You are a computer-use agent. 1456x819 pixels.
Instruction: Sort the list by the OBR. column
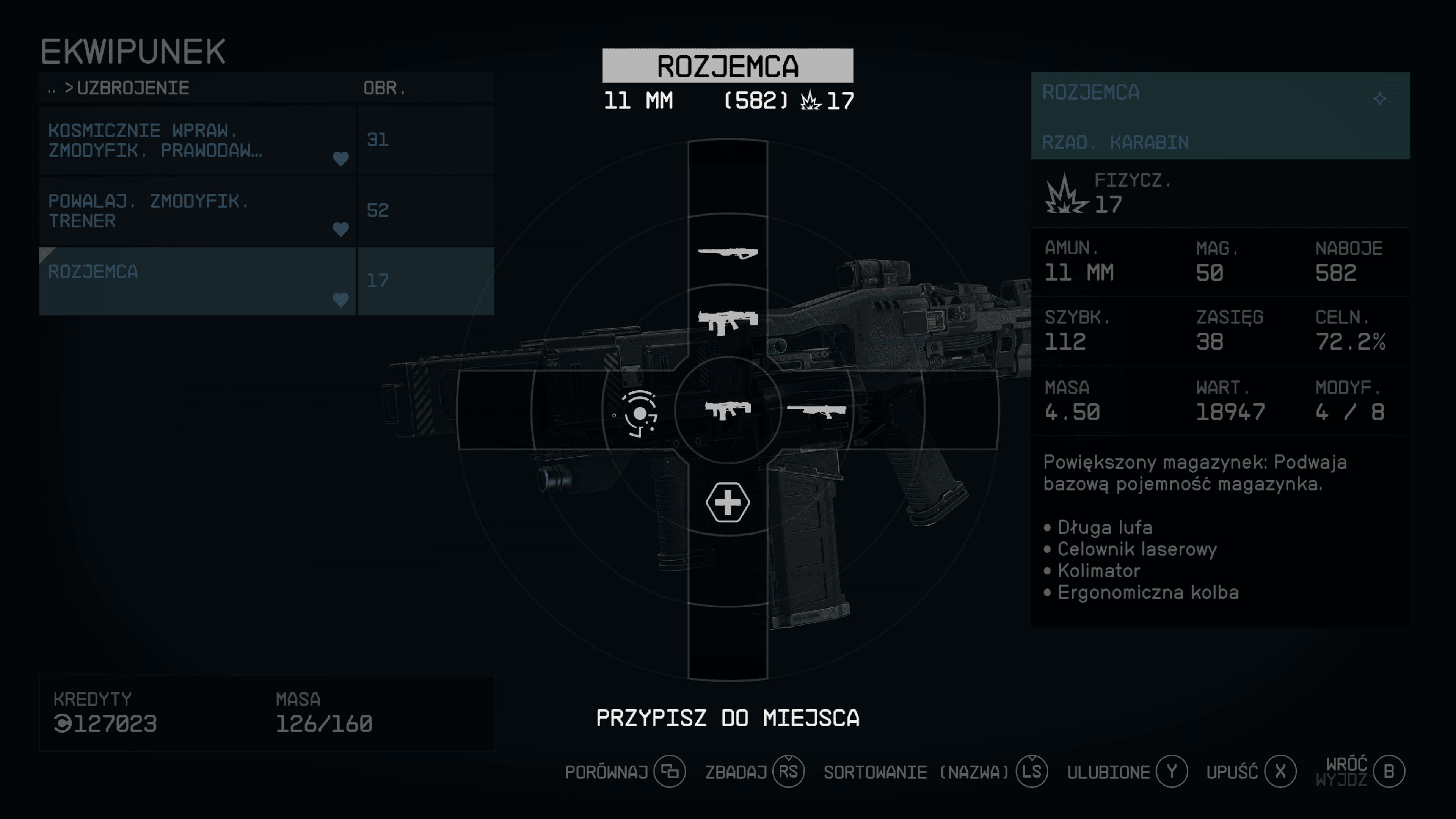click(x=384, y=88)
